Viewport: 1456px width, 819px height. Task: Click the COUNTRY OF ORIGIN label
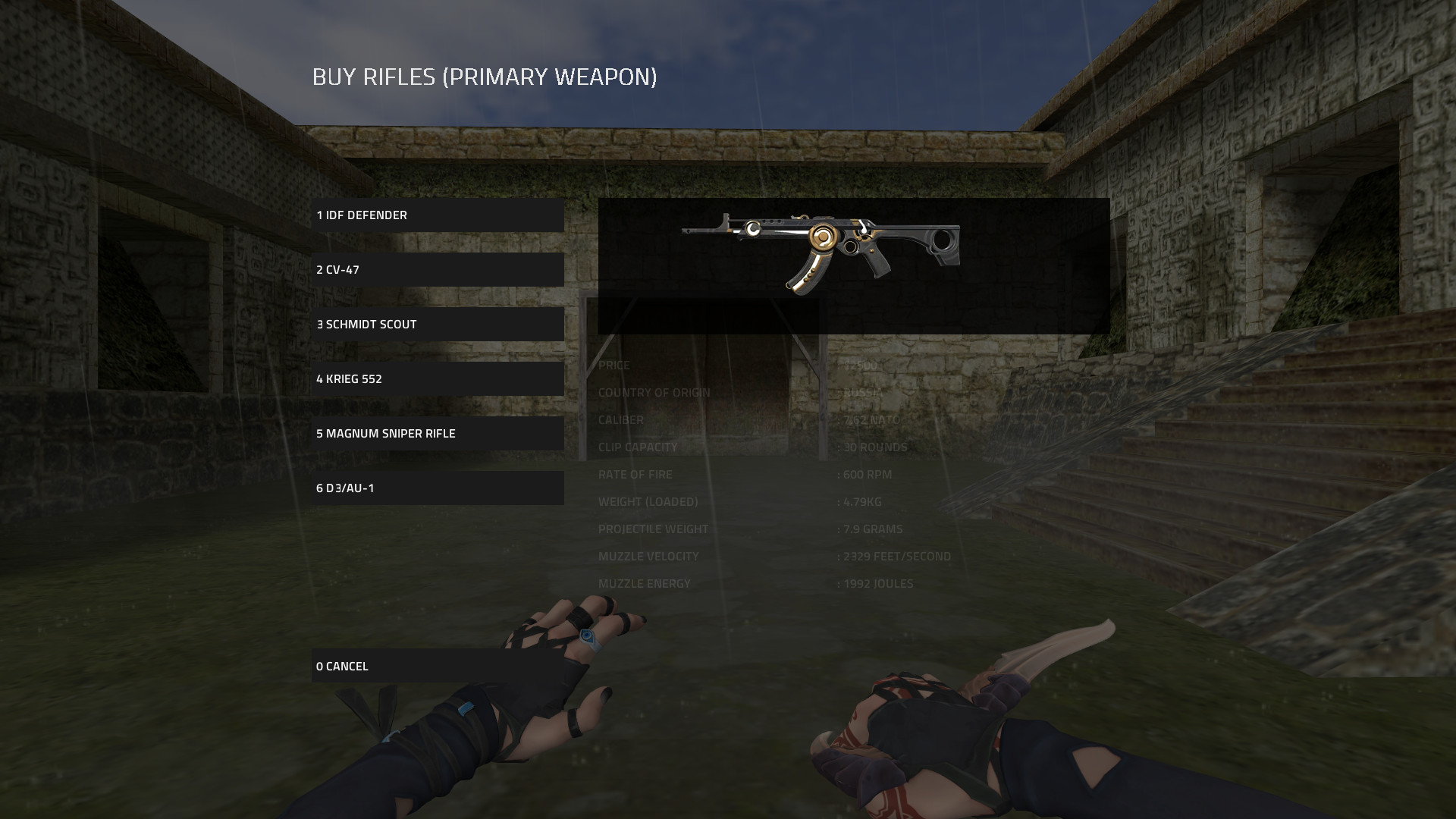point(654,392)
